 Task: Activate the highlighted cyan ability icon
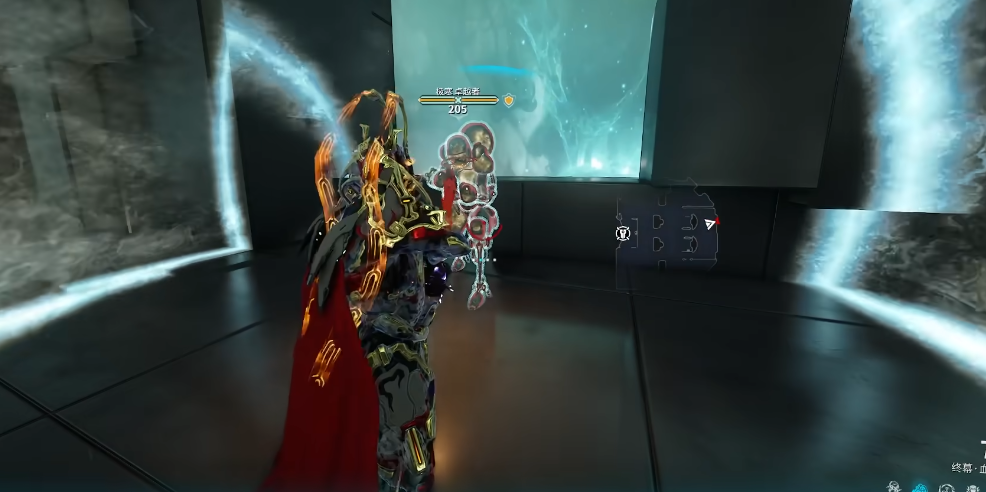click(920, 487)
